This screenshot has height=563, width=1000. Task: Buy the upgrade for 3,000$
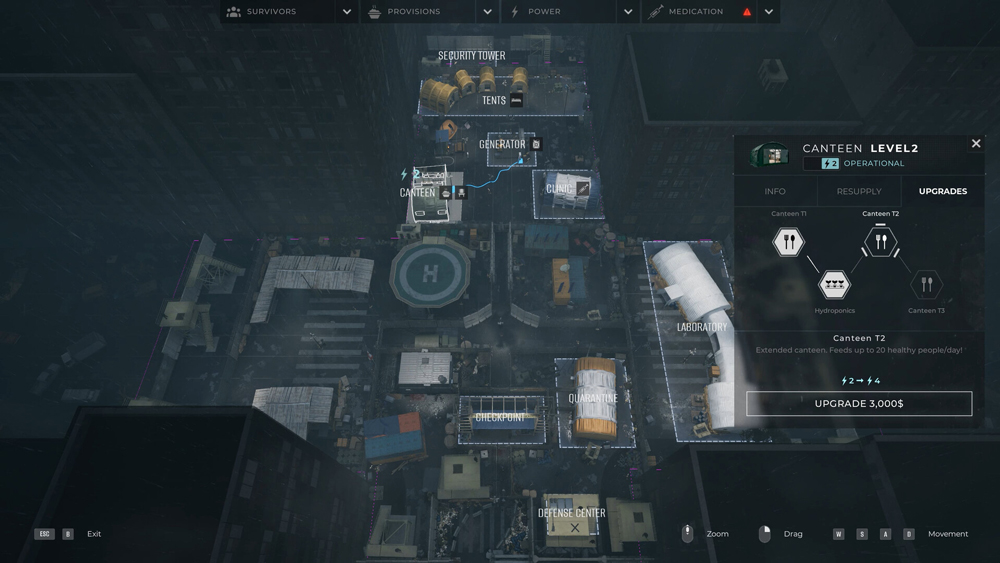(x=859, y=403)
